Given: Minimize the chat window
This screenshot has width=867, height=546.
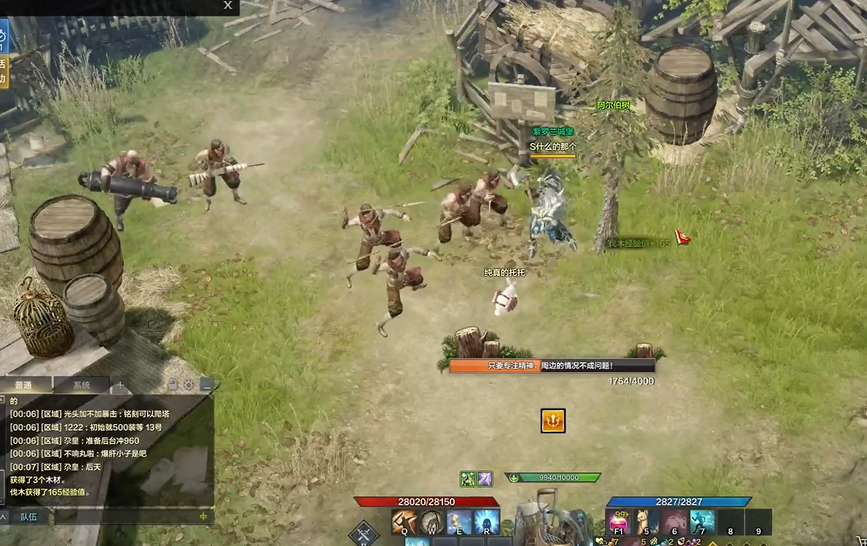Looking at the screenshot, I should 206,385.
